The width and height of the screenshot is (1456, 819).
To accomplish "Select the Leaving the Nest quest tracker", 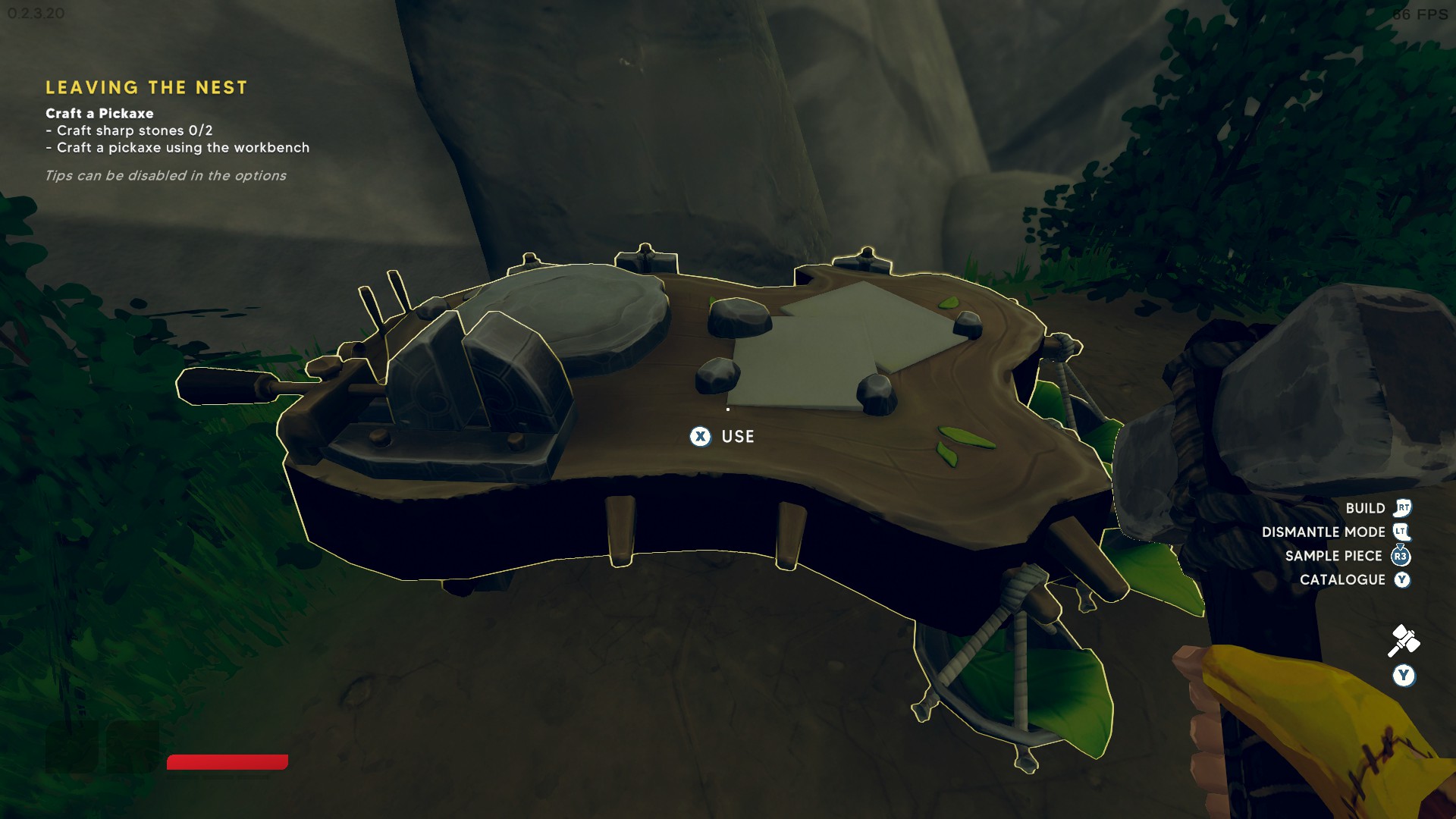I will (x=146, y=88).
